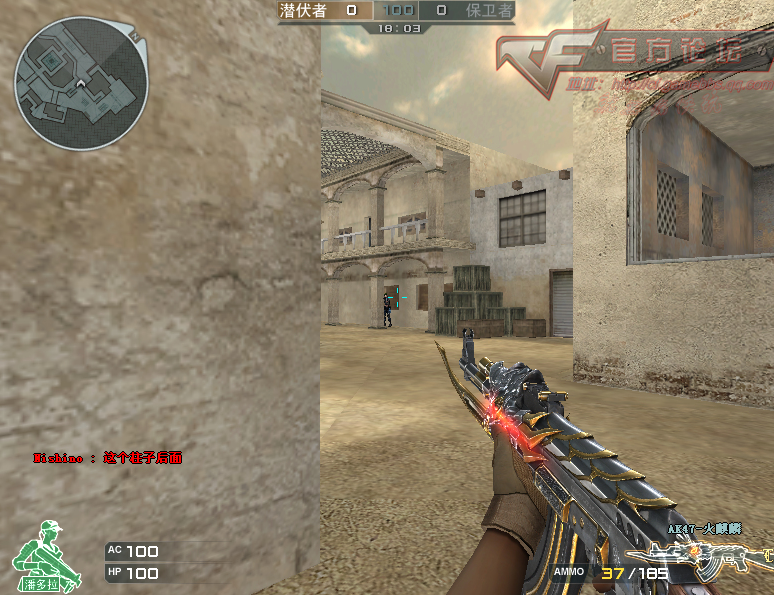Viewport: 774px width, 595px height.
Task: Click the green soldier character badge
Action: tap(41, 554)
